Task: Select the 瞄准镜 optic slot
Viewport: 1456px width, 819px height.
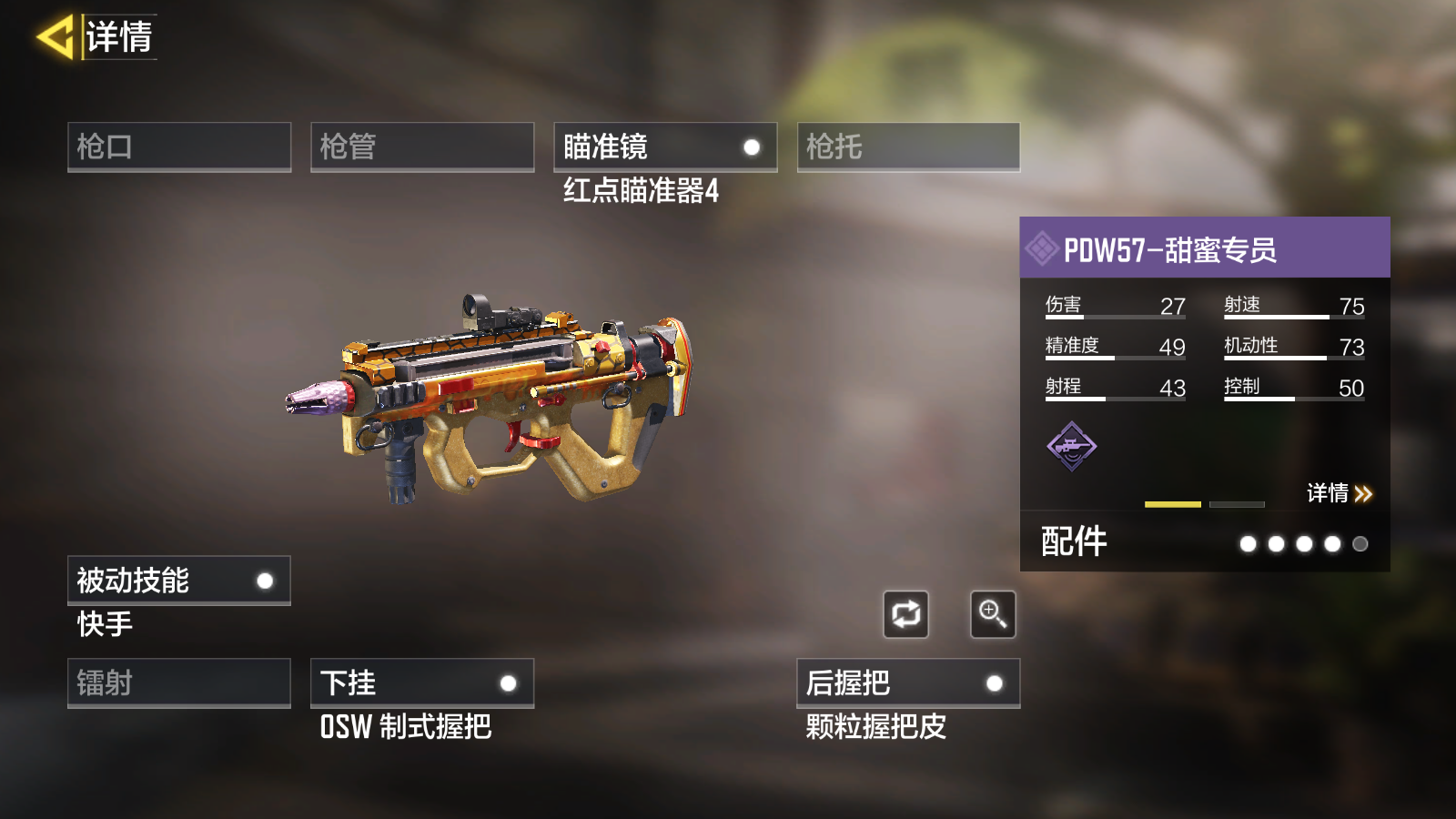Action: coord(665,147)
